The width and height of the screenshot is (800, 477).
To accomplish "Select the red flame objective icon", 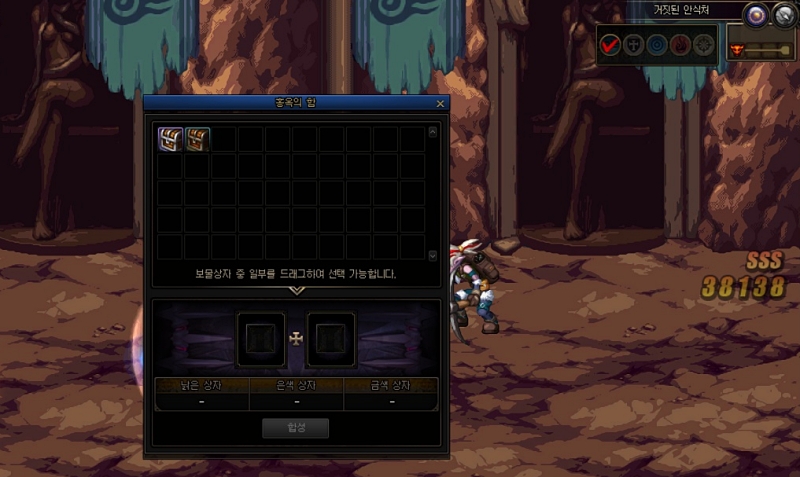I will pos(681,44).
